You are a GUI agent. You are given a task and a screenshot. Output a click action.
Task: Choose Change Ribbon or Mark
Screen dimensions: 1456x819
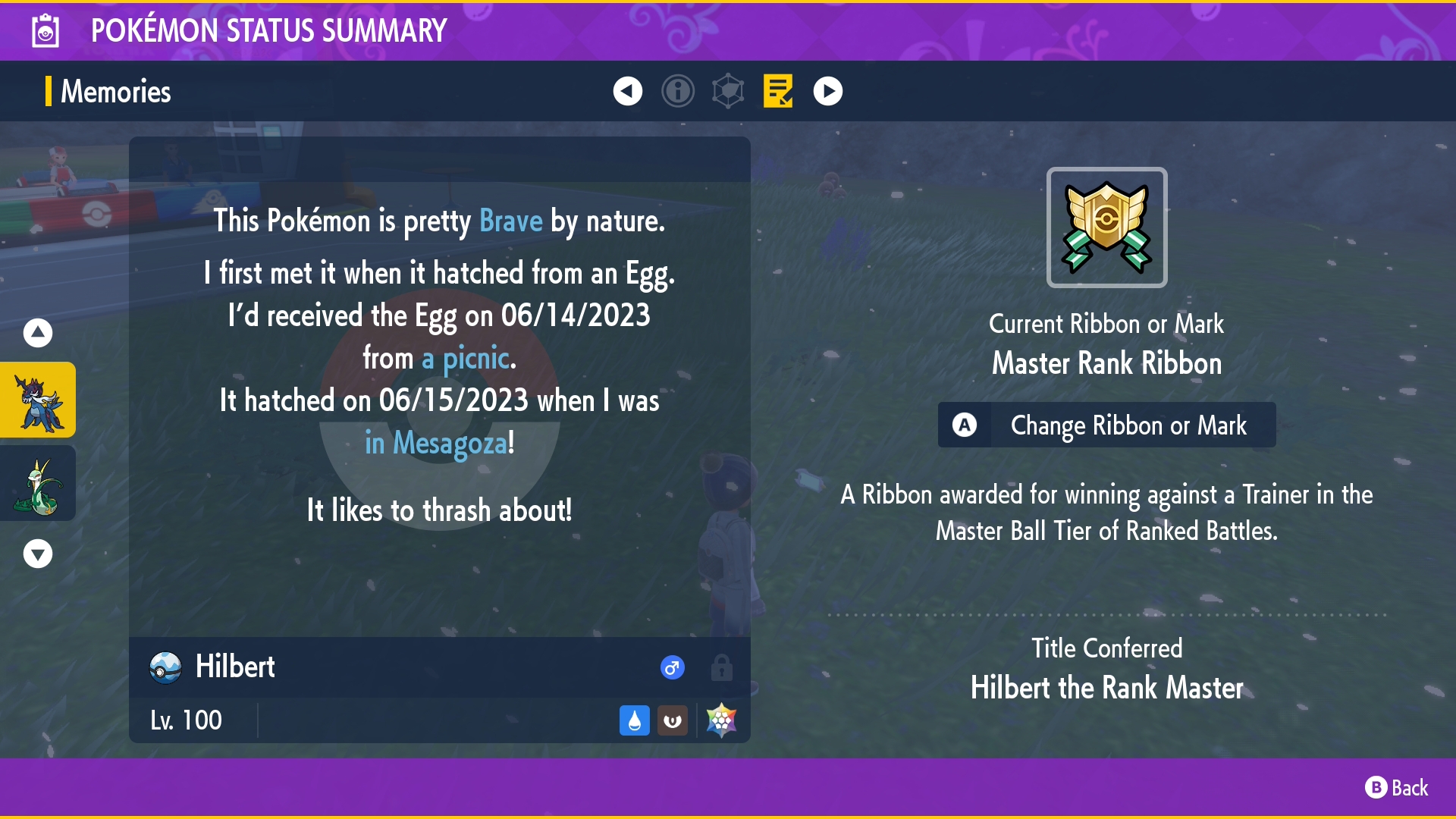1106,425
